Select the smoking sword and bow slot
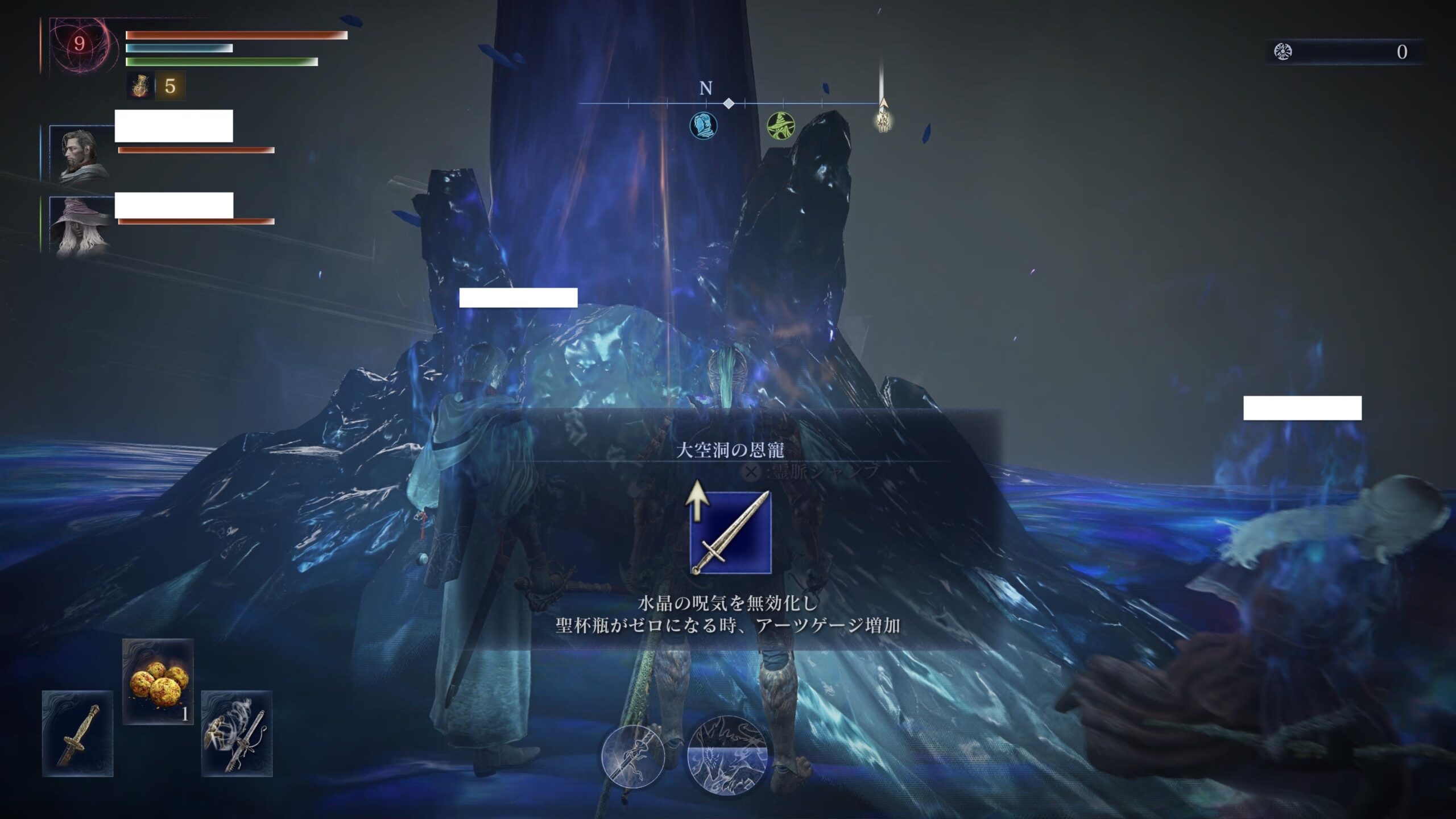1456x819 pixels. click(x=237, y=733)
